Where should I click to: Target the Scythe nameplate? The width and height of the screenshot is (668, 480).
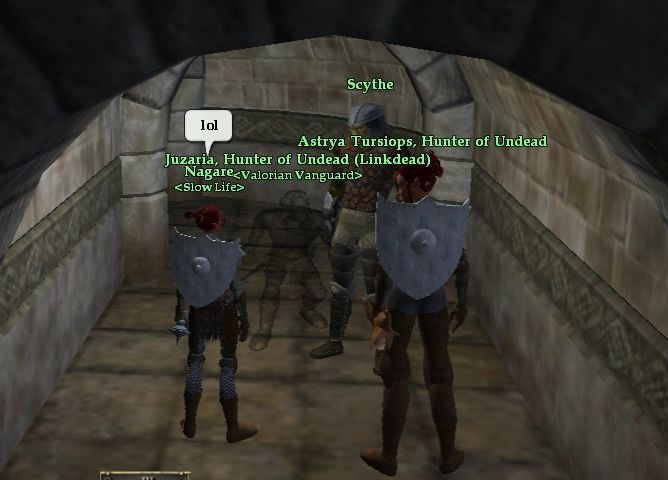click(x=370, y=85)
